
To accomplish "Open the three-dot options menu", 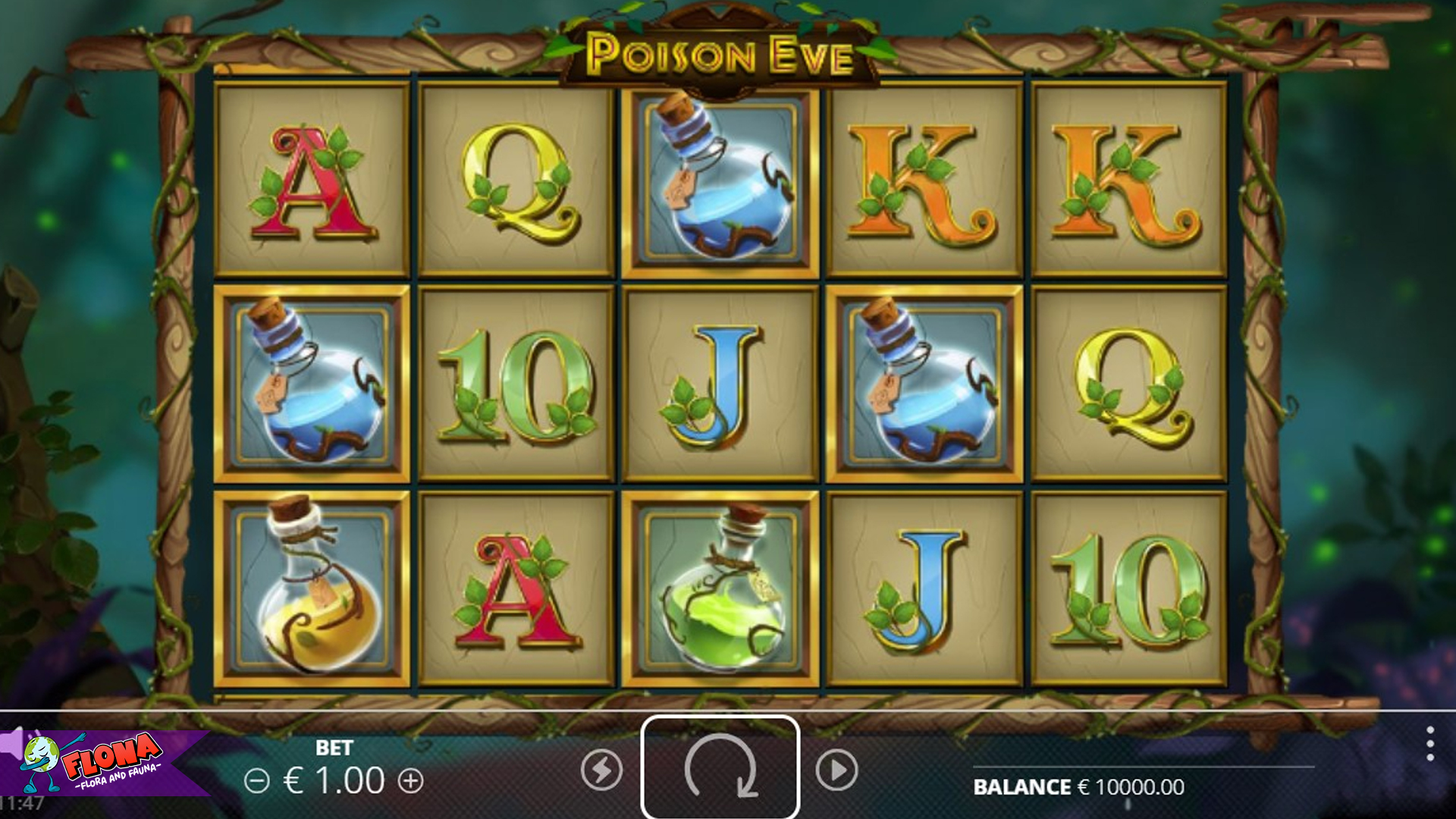I will point(1429,744).
